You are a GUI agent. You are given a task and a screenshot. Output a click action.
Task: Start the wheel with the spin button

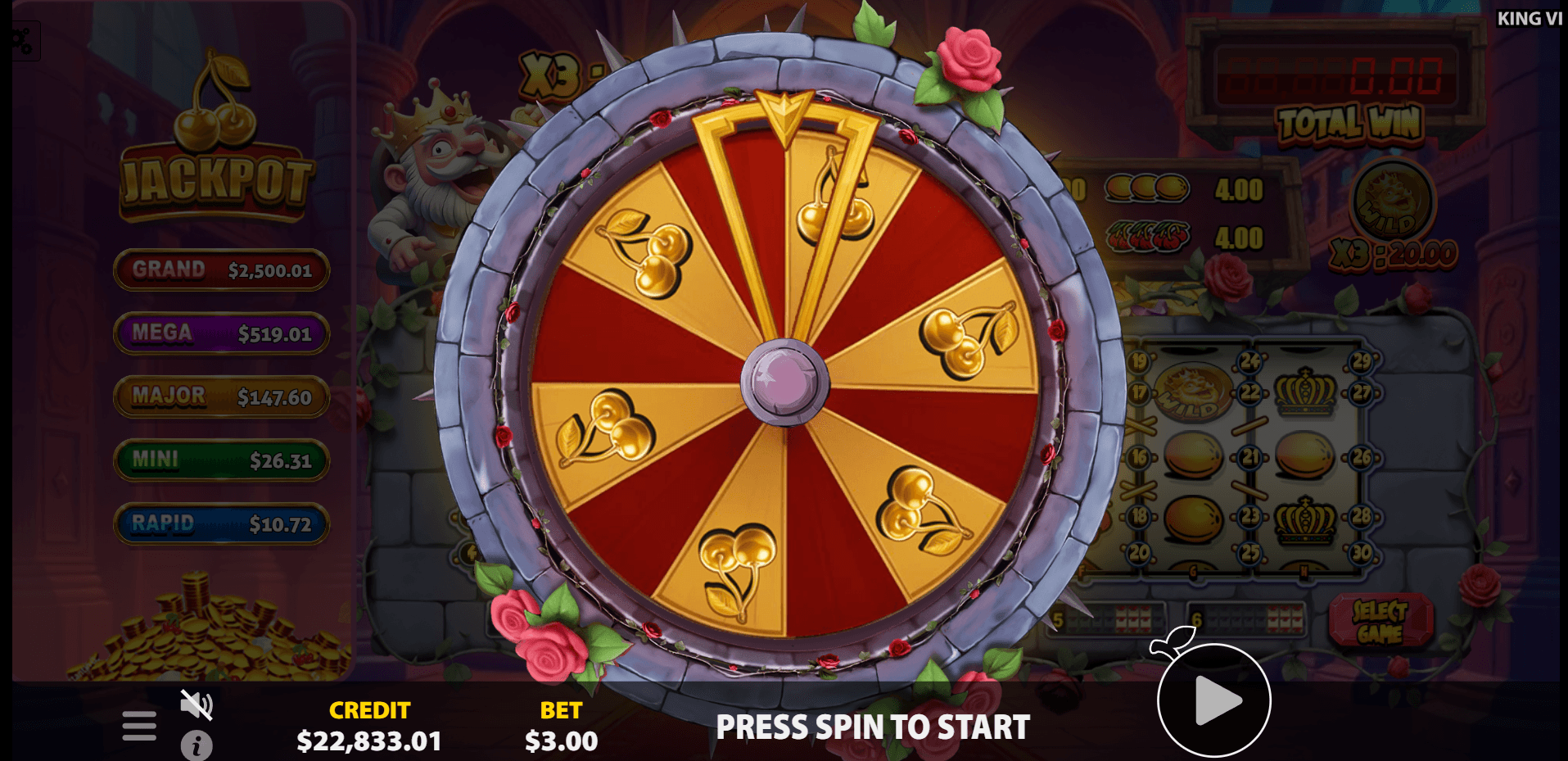click(1213, 700)
